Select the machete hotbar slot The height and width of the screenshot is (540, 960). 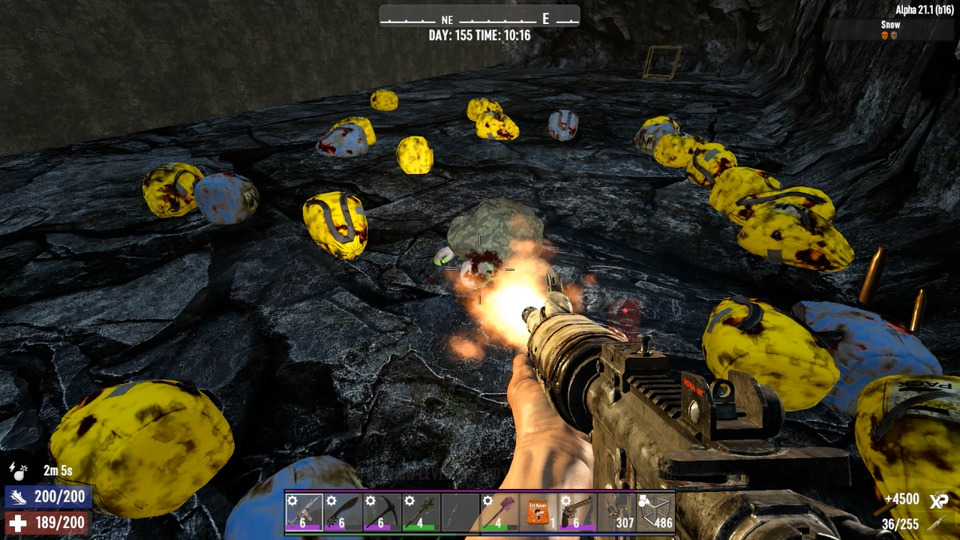(343, 512)
